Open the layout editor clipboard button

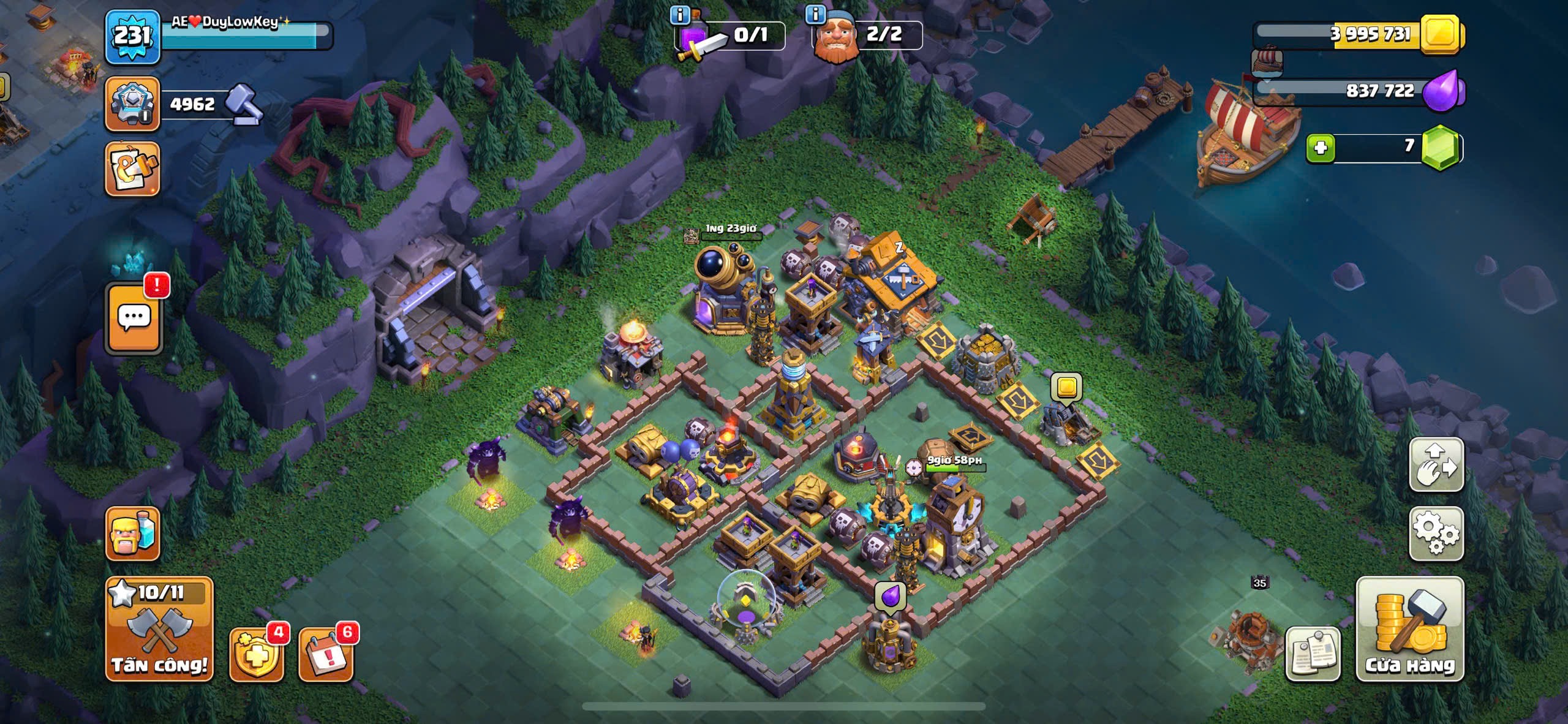(x=1313, y=654)
